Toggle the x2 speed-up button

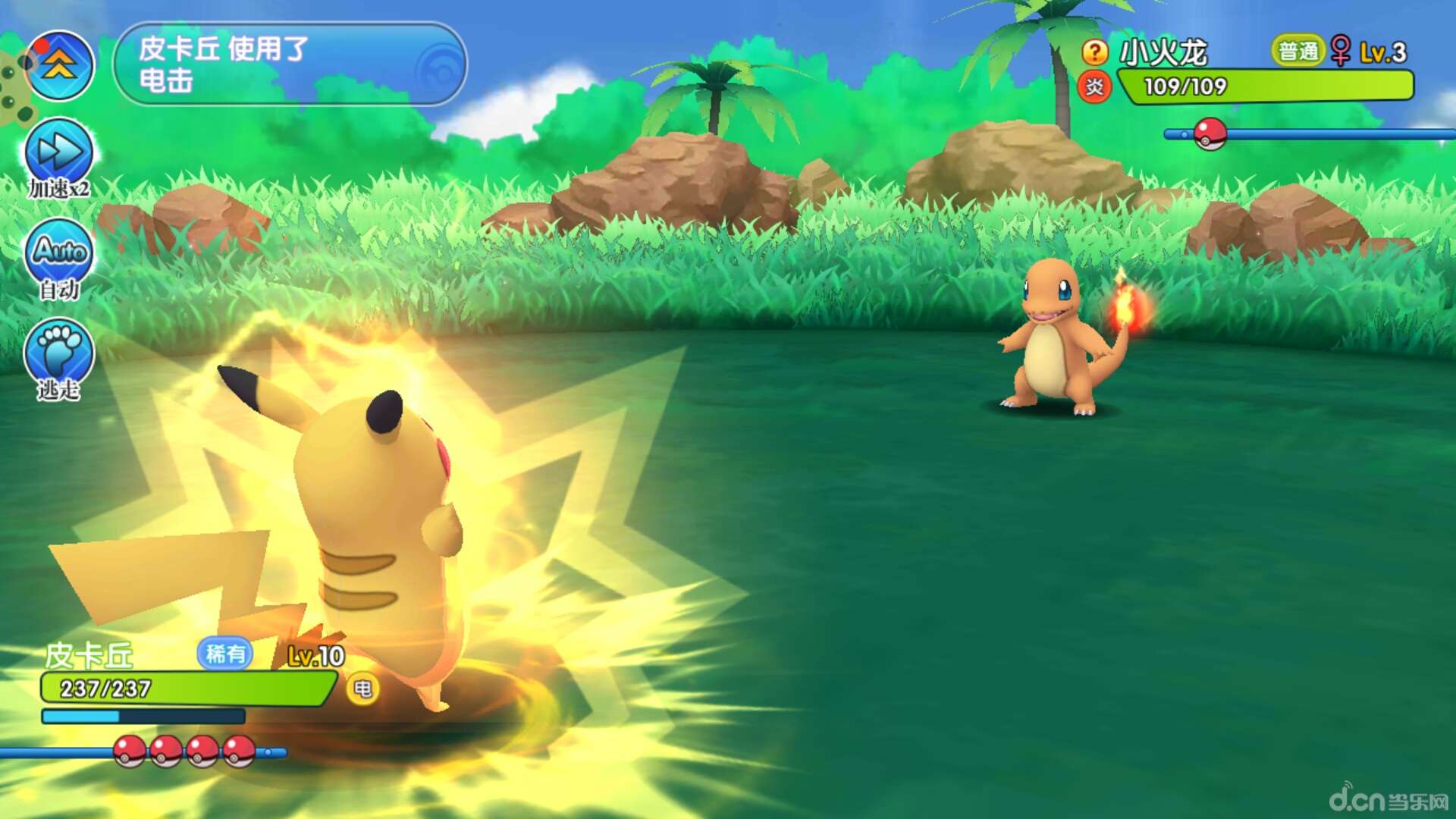pyautogui.click(x=59, y=152)
